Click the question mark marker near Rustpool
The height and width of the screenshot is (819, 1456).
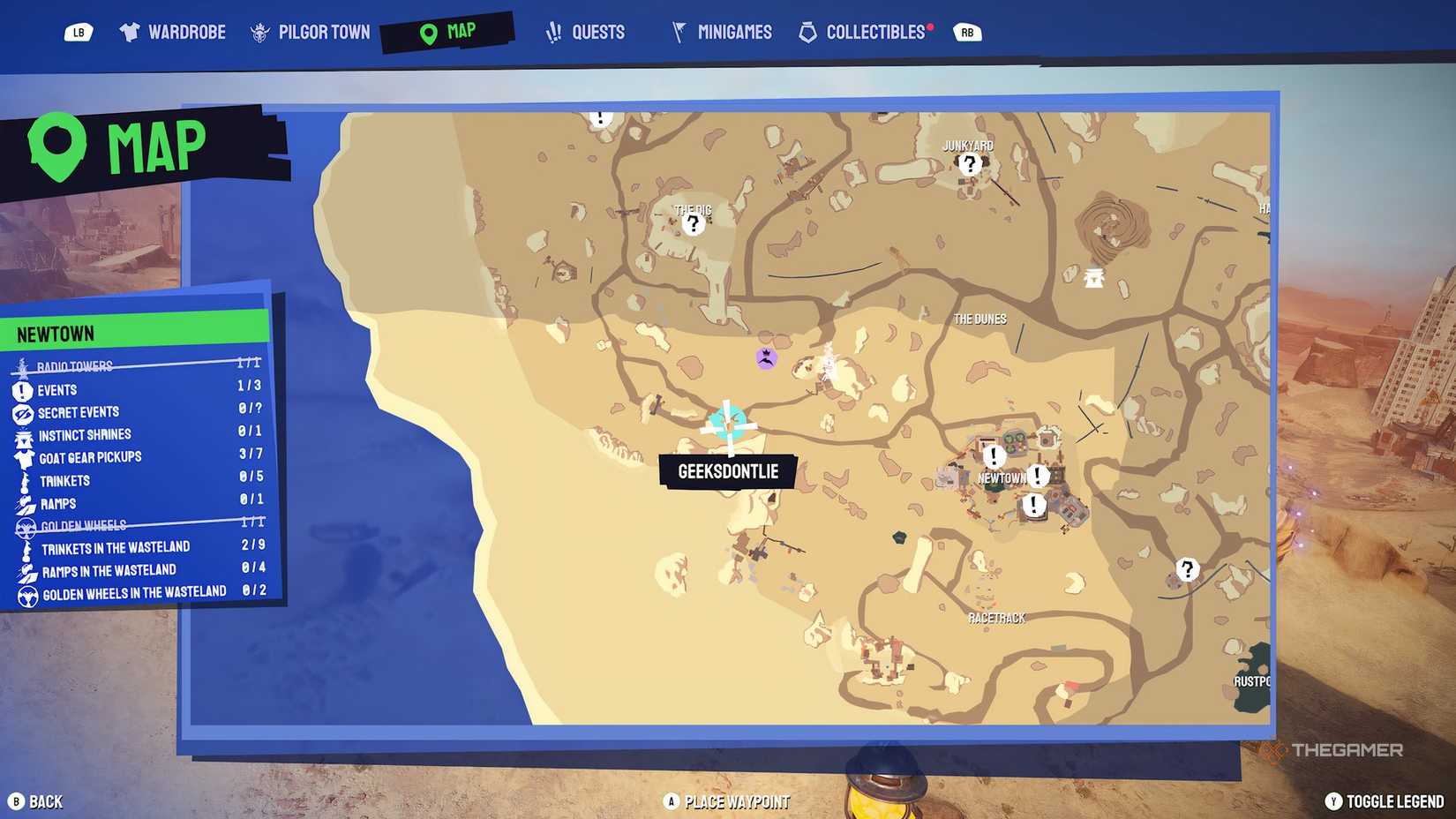point(1187,569)
